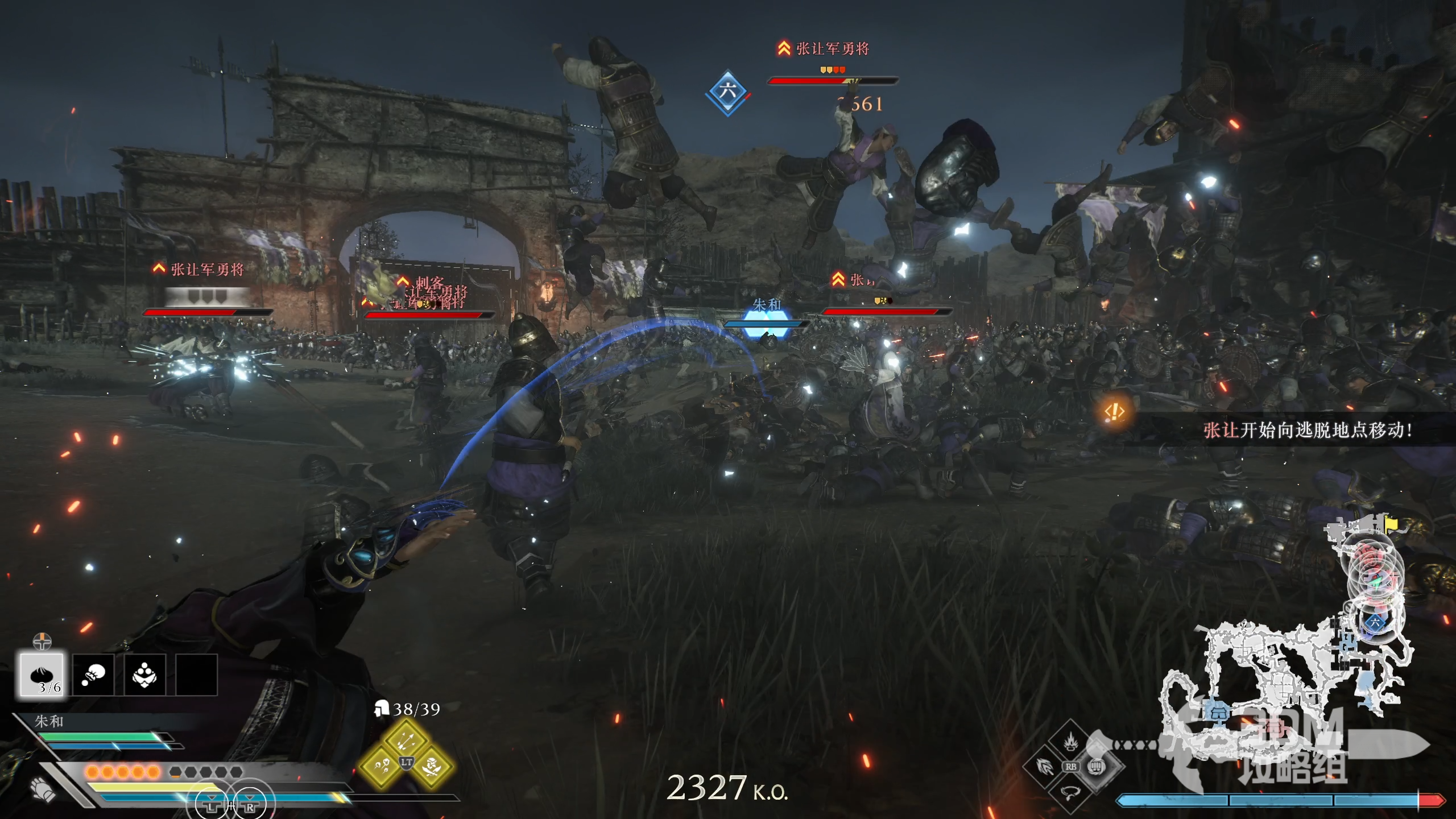1456x819 pixels.
Task: Click the blue diamond objective marker above enemy
Action: coord(727,92)
